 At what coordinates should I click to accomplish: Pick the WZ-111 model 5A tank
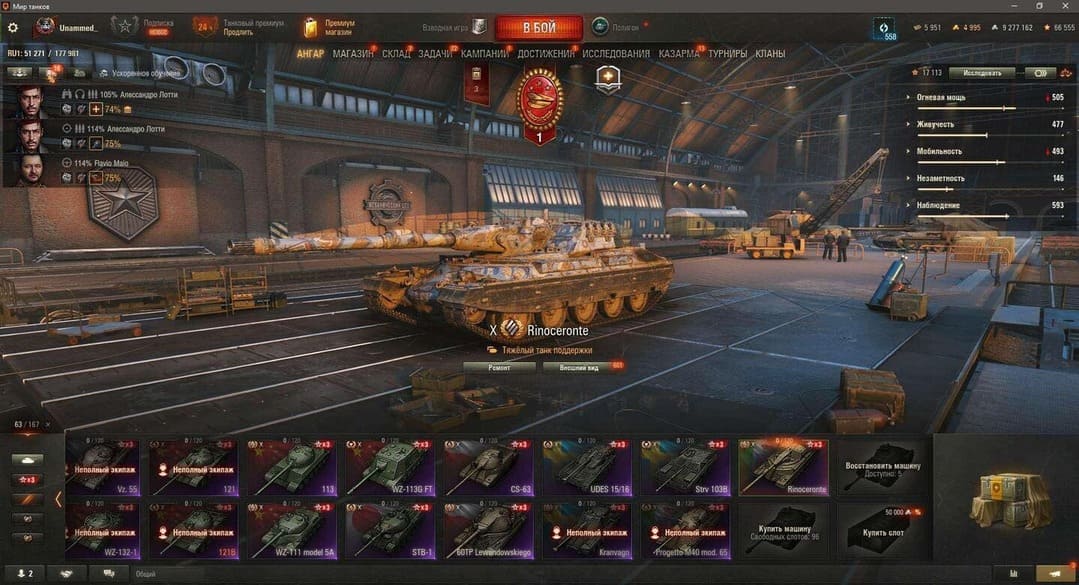click(x=293, y=530)
